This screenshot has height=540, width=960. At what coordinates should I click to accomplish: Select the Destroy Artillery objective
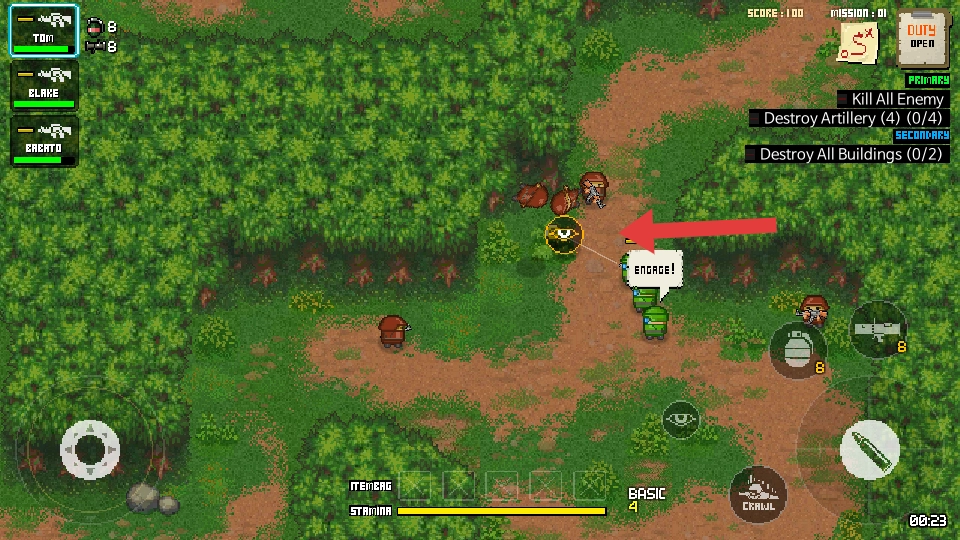tap(848, 118)
